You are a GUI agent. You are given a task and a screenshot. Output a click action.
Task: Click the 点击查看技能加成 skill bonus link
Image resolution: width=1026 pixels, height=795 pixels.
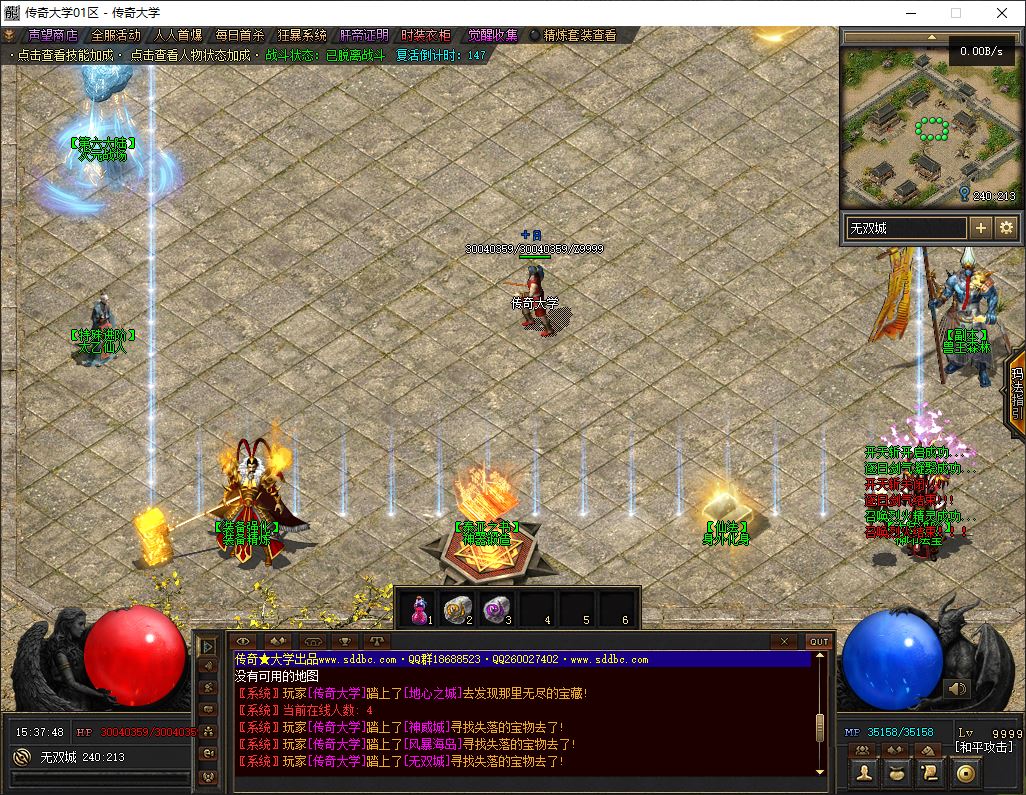tap(66, 55)
